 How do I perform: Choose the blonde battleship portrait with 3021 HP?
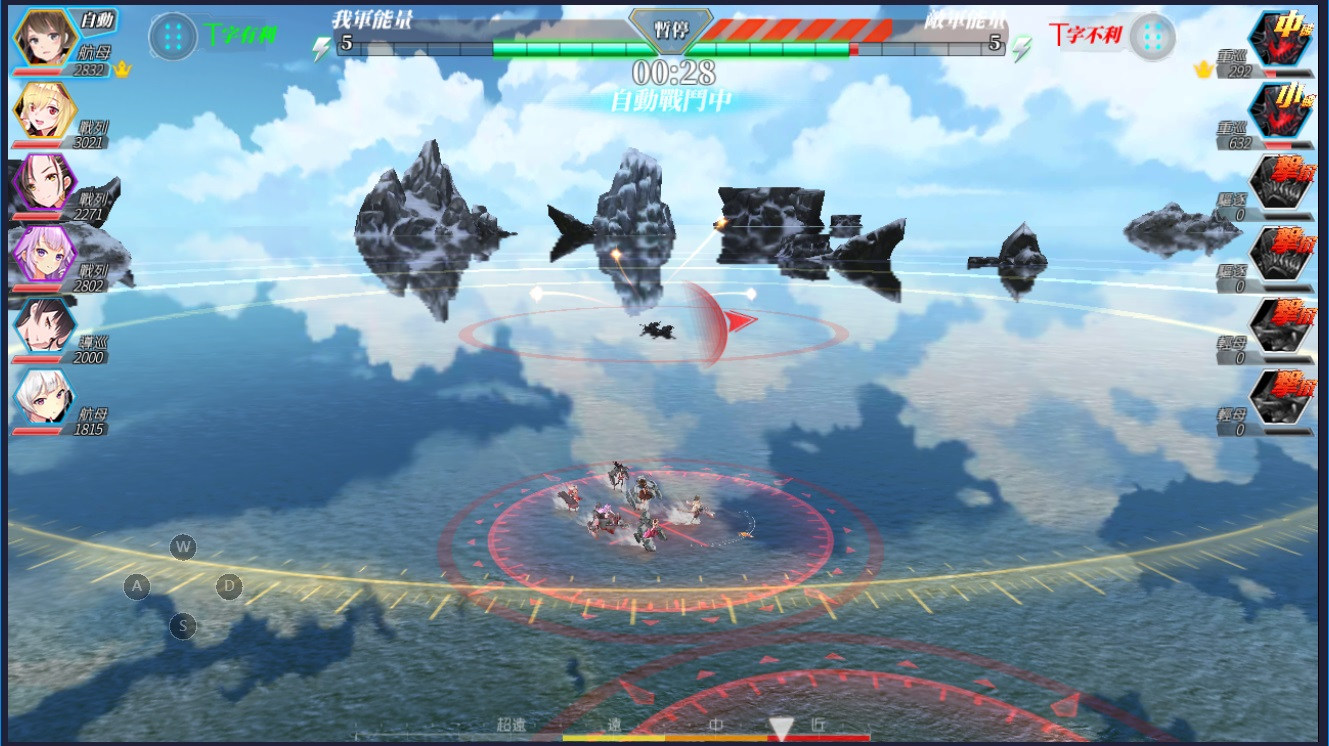(43, 110)
